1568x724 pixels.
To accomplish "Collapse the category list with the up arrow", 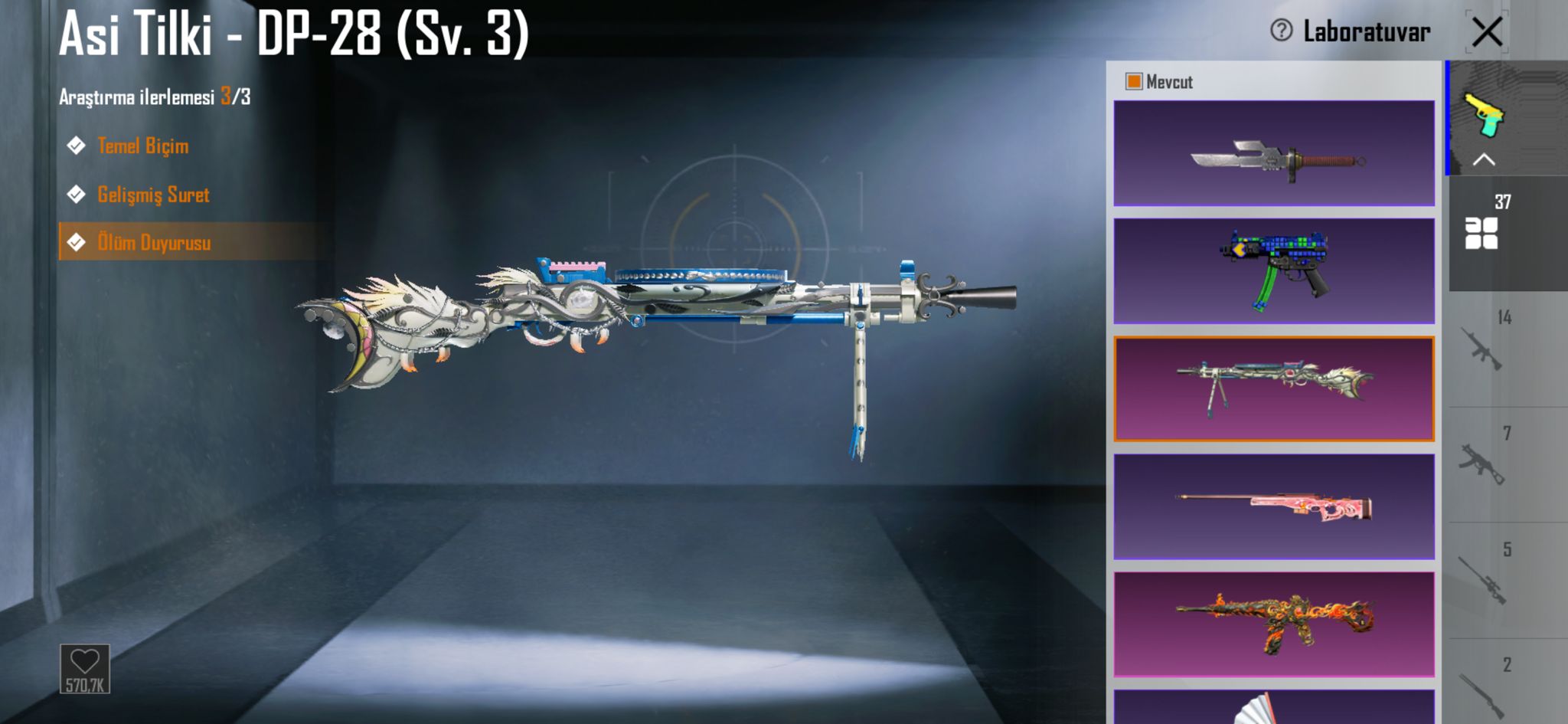I will click(x=1484, y=159).
